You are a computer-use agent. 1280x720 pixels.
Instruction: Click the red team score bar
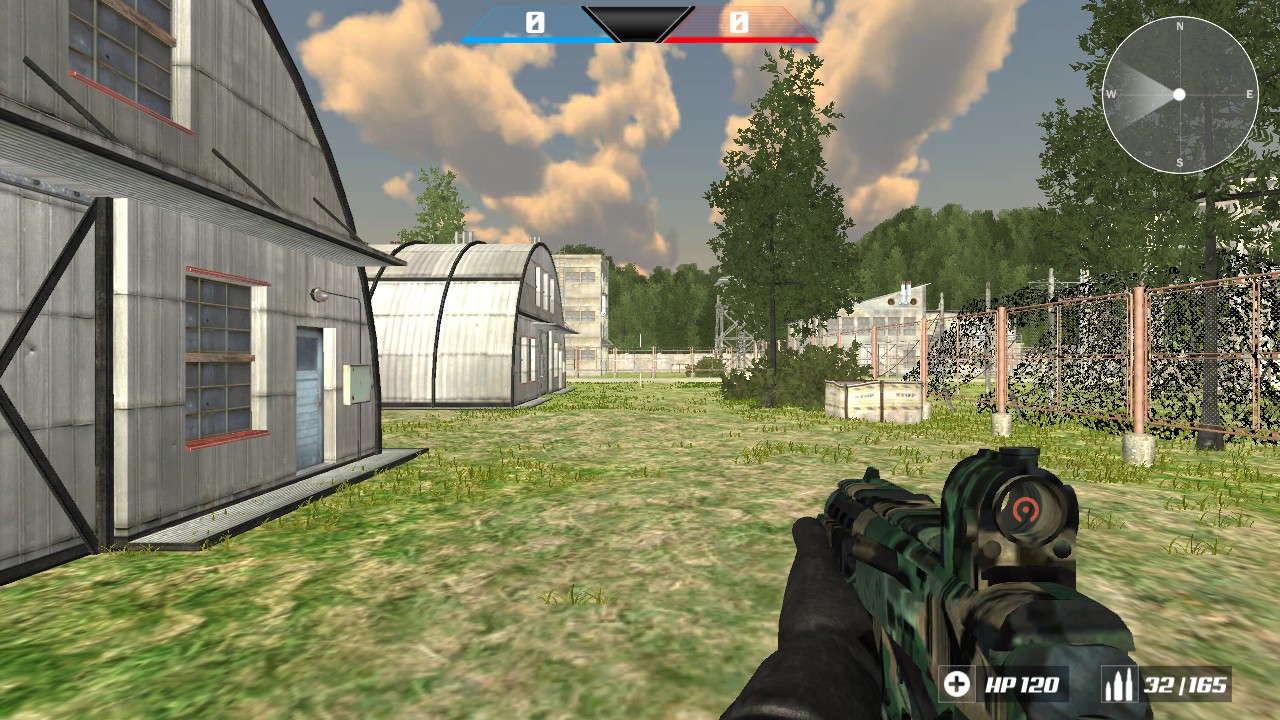coord(741,36)
